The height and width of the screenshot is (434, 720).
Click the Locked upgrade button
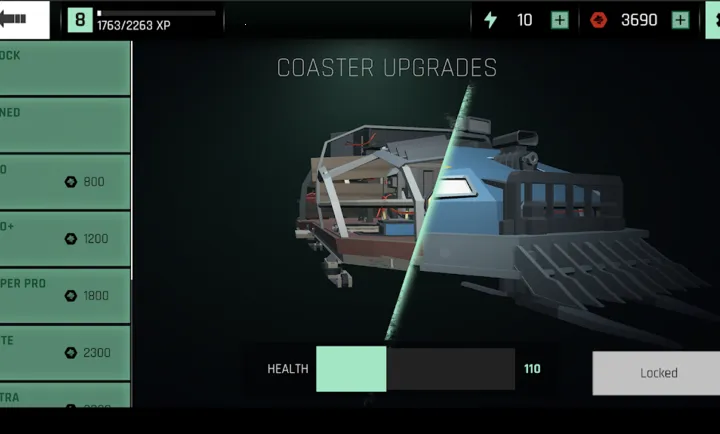pos(657,373)
